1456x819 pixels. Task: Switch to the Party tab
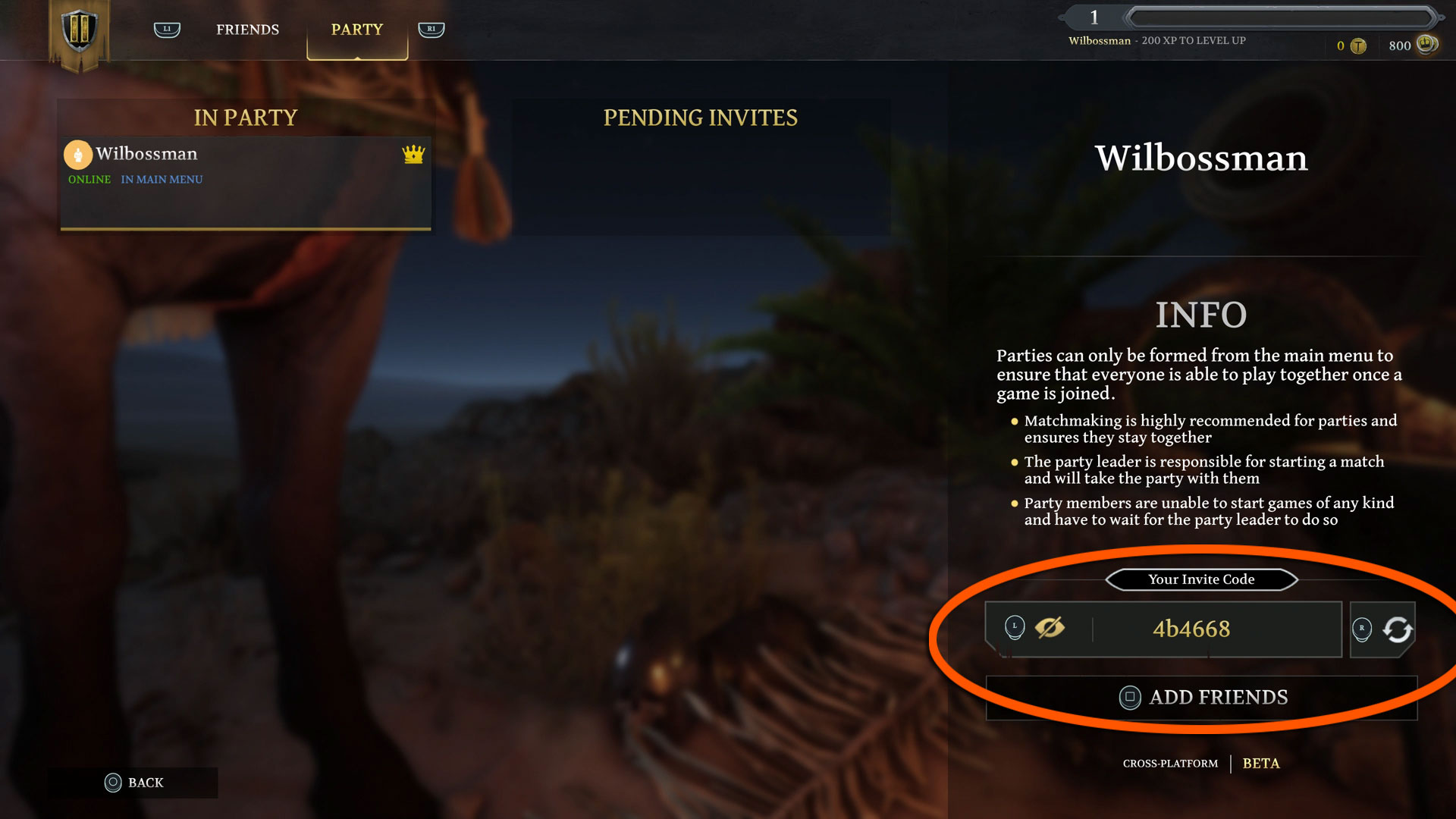[356, 29]
